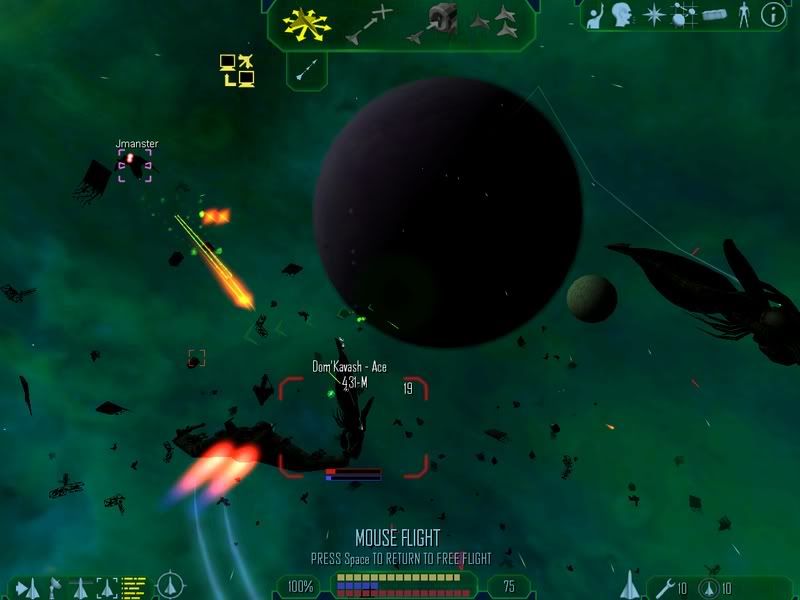Open the yellow list lines view
Screen dimensions: 800x600
click(134, 583)
